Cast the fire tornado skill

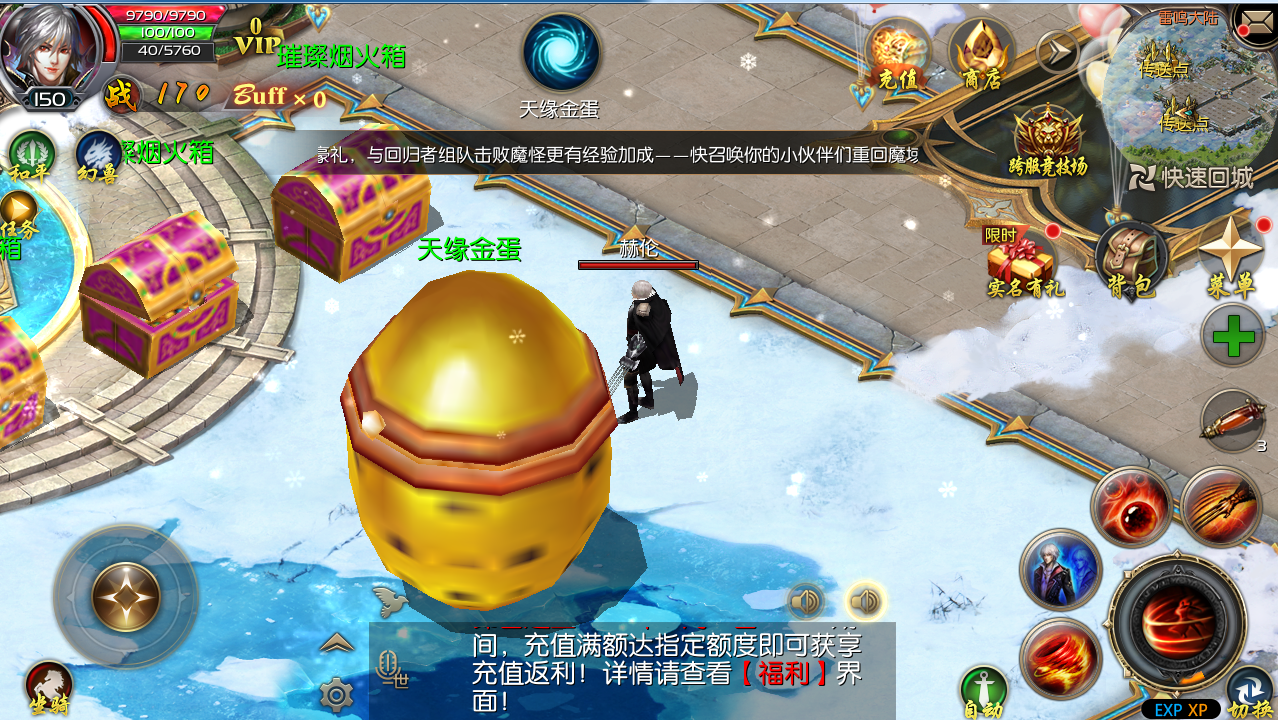[1060, 657]
